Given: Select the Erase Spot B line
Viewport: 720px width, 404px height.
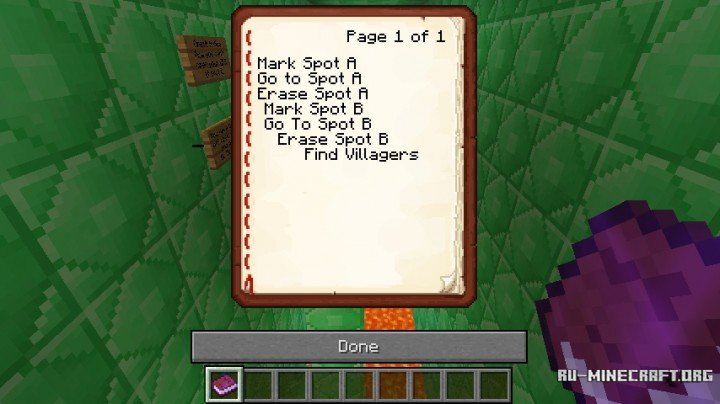Looking at the screenshot, I should 333,139.
